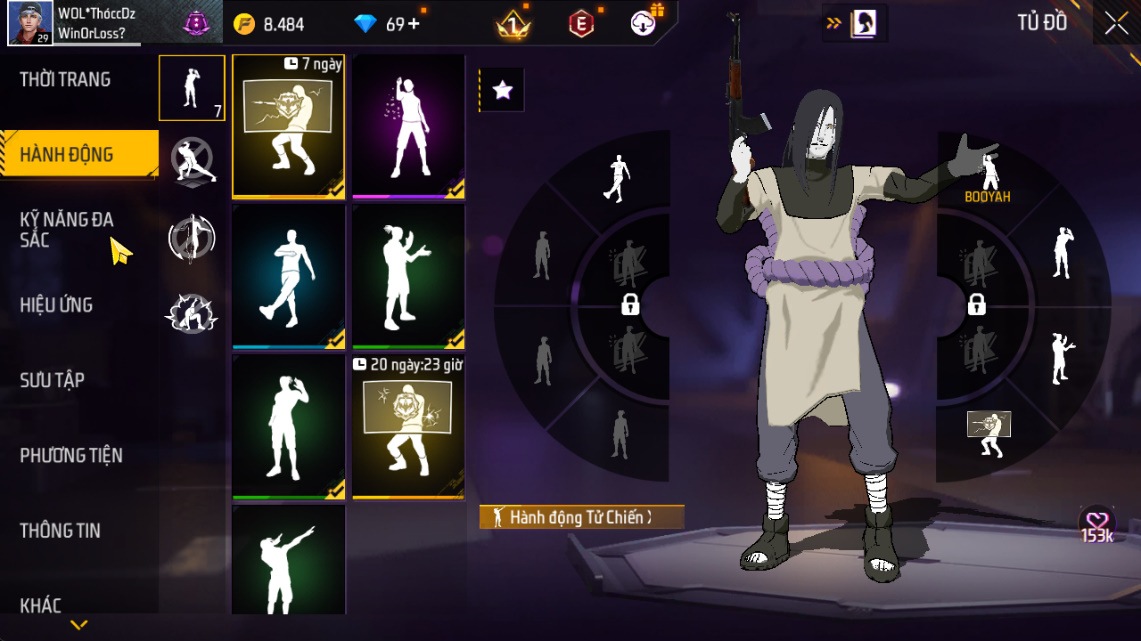The width and height of the screenshot is (1141, 641).
Task: Add diamonds with the plus button
Action: (413, 24)
